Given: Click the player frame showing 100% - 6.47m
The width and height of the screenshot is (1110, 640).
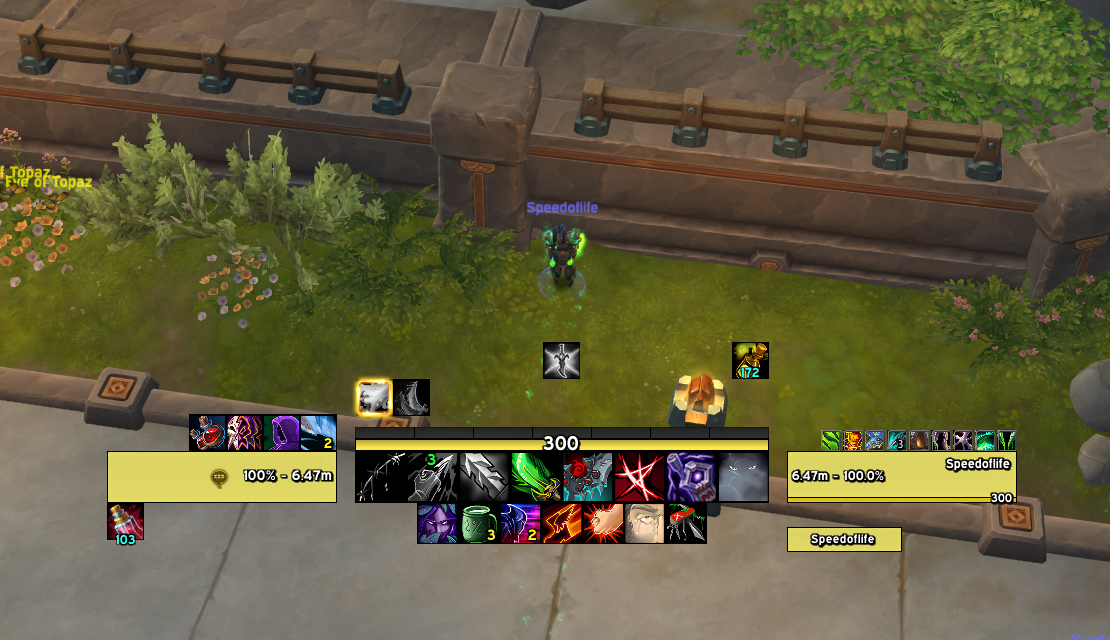Looking at the screenshot, I should click(222, 477).
